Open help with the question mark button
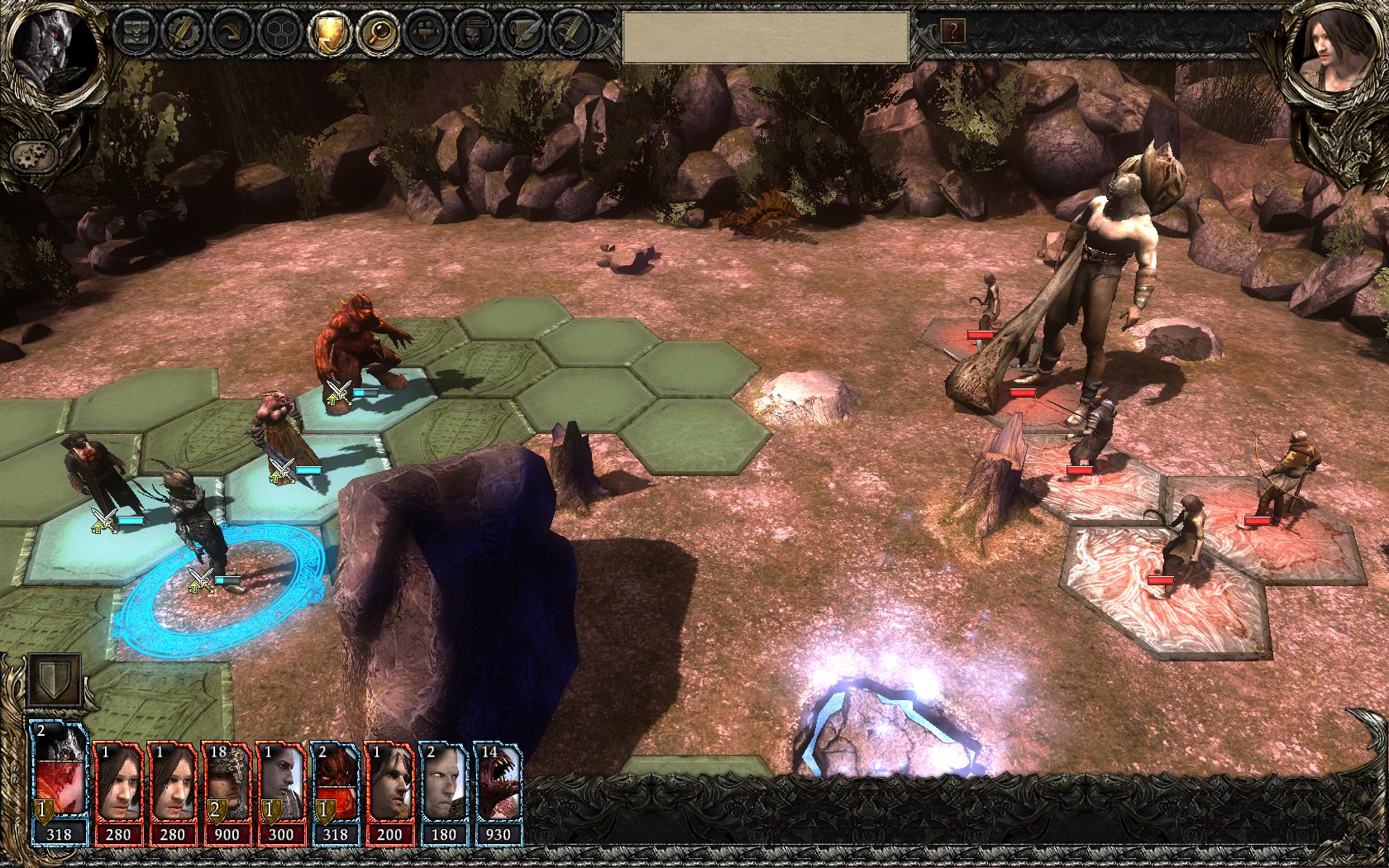This screenshot has height=868, width=1389. point(952,32)
